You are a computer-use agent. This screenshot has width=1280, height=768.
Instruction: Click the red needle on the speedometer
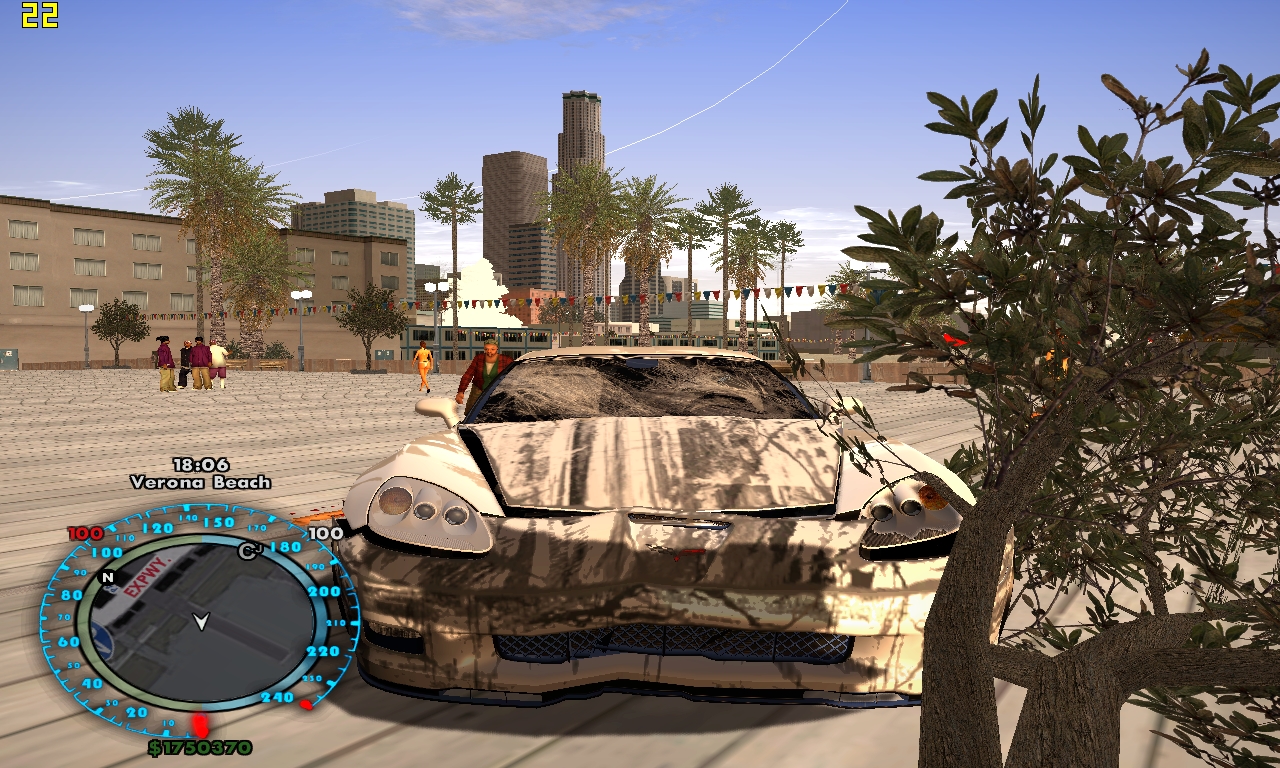coord(199,723)
